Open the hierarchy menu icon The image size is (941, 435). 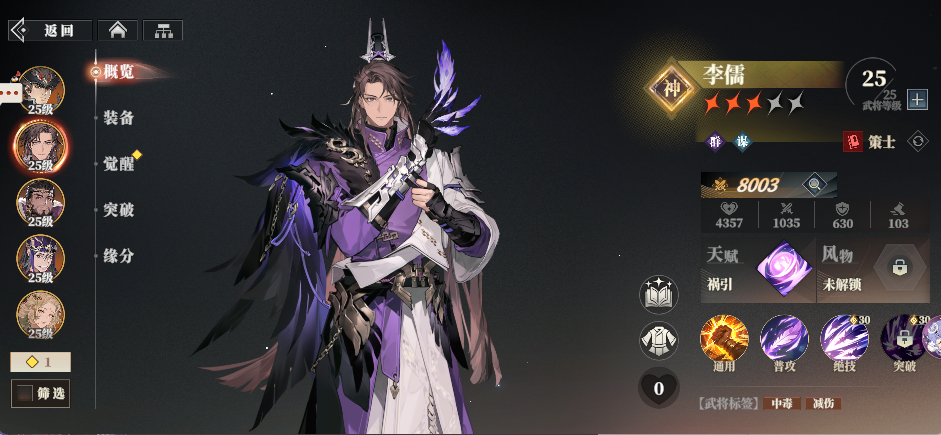point(162,30)
